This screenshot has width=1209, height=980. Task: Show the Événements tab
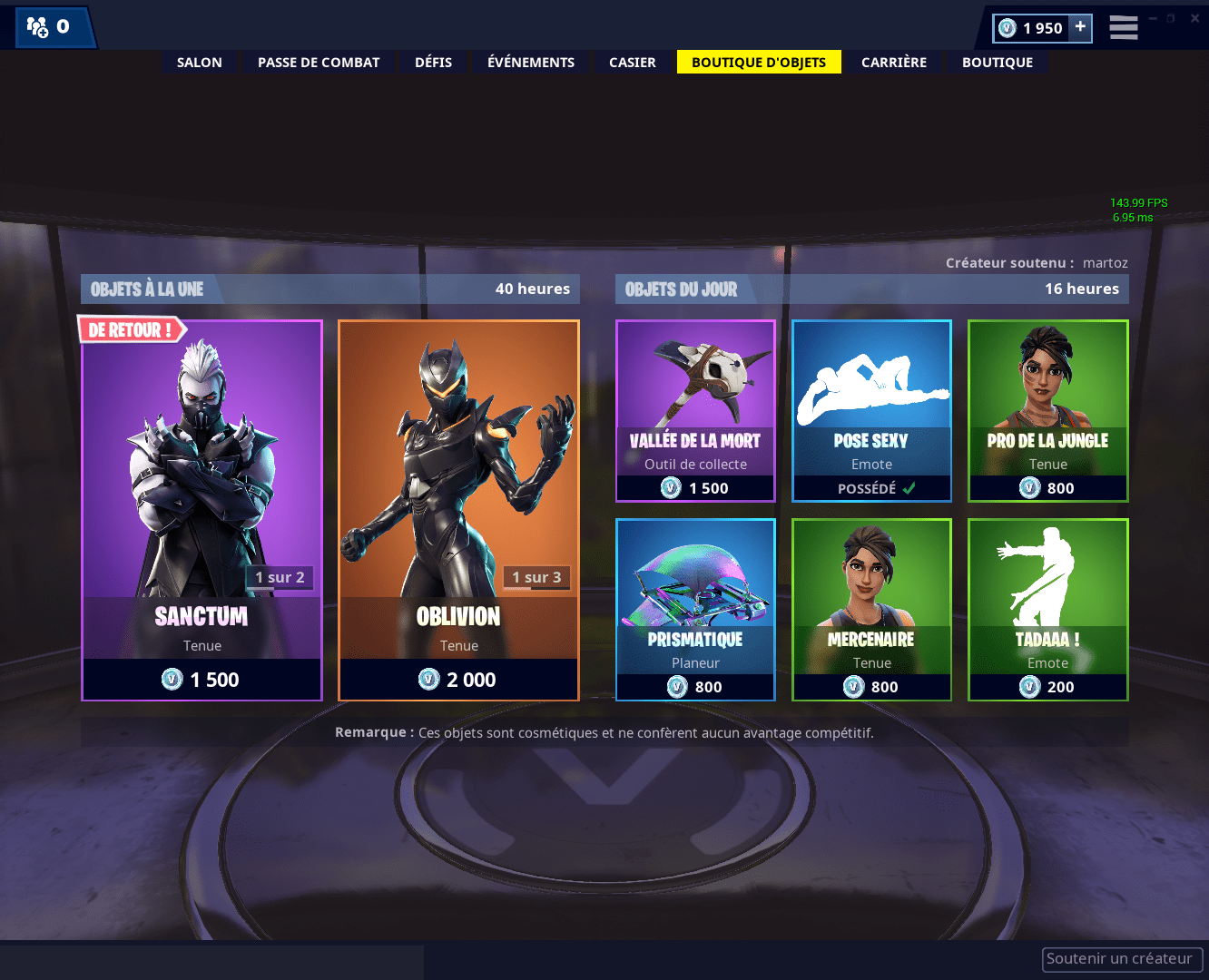pos(531,63)
